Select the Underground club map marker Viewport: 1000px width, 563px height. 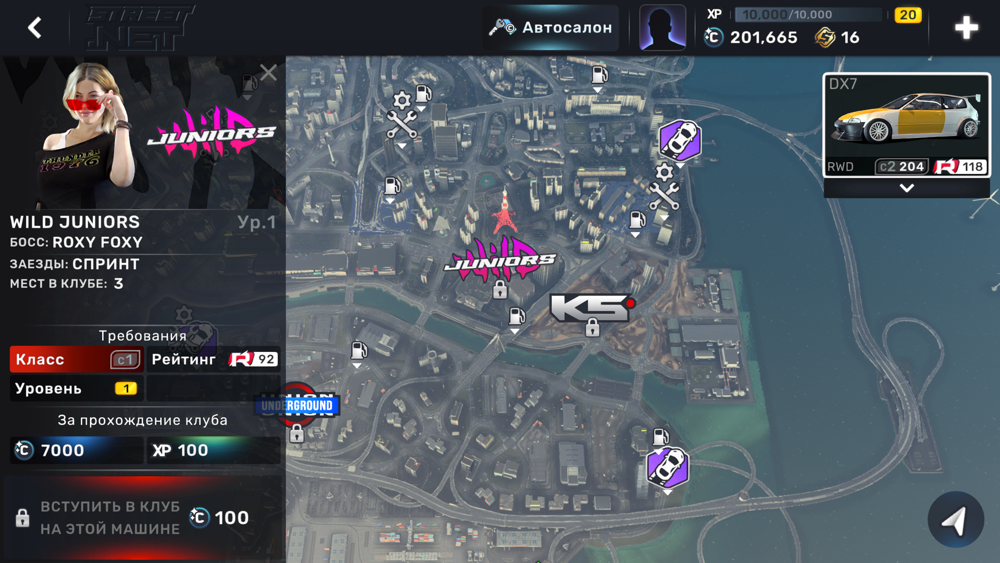tap(296, 406)
